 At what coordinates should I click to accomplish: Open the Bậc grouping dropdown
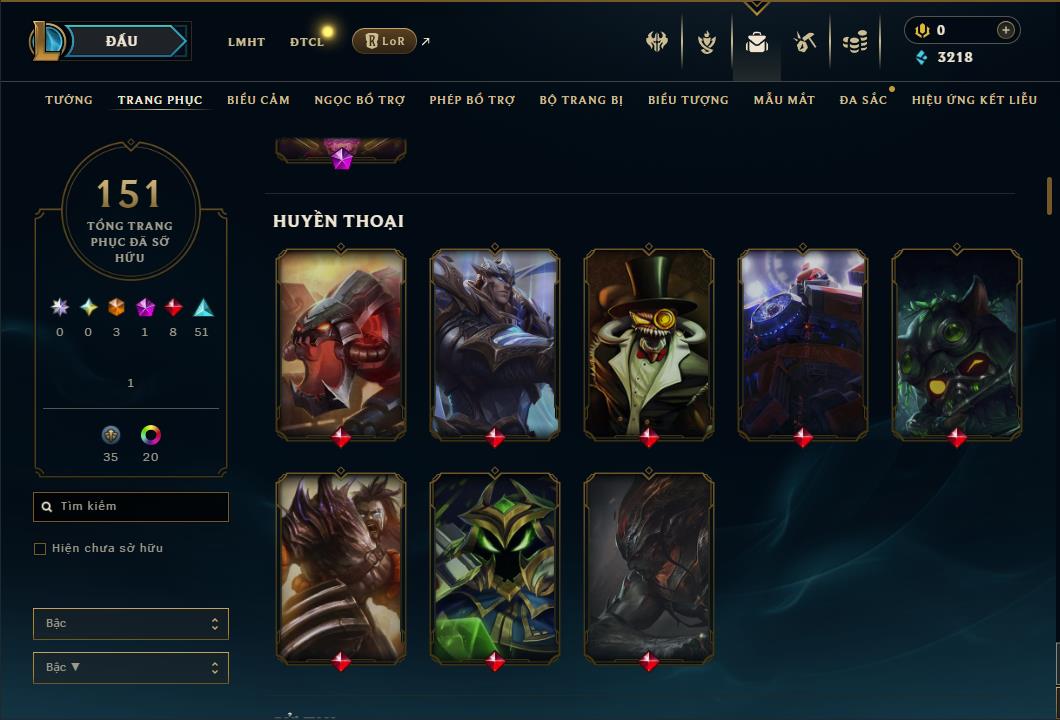tap(131, 624)
